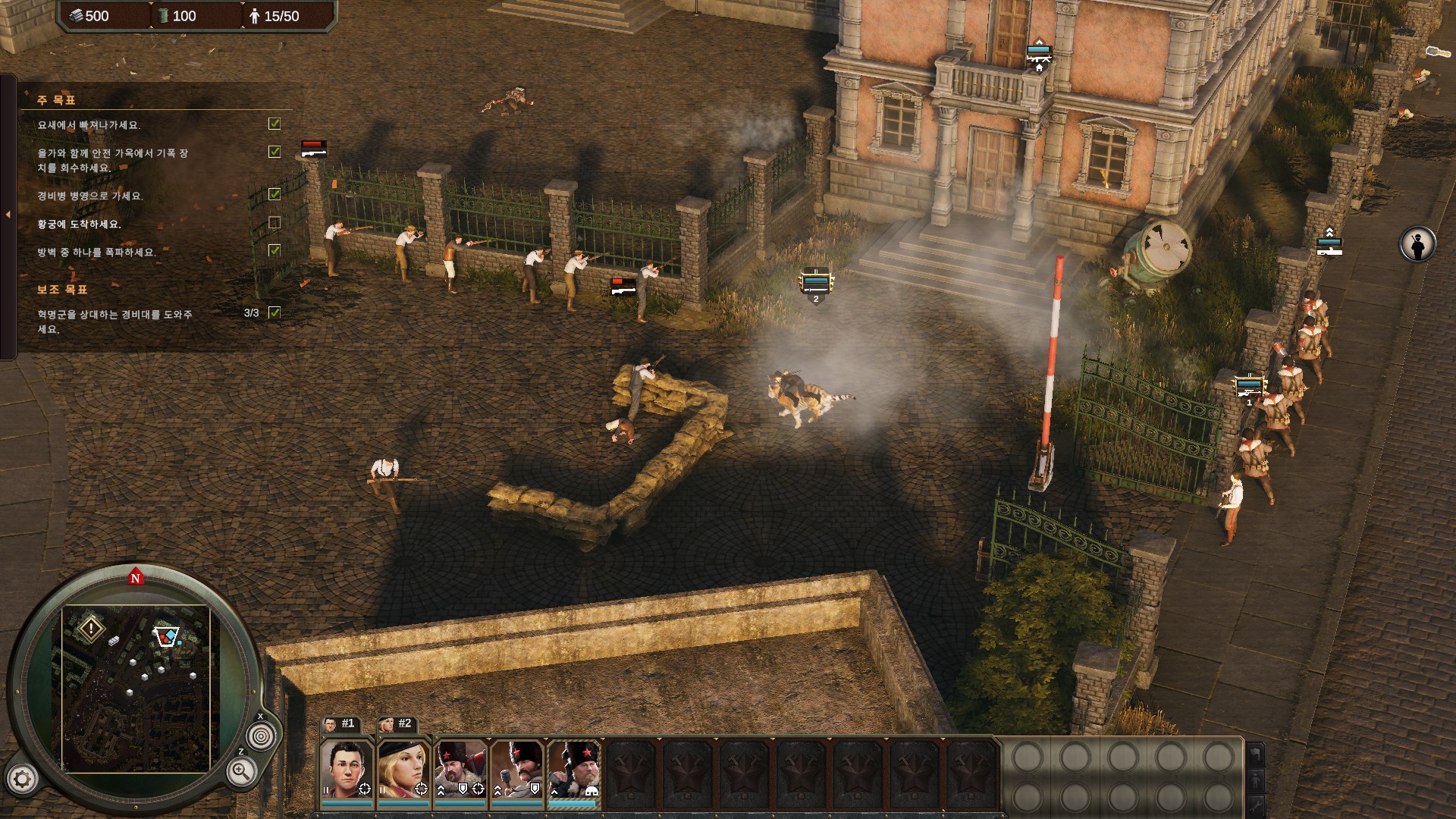
Task: Click the flag button beside the command panel
Action: tap(1256, 755)
